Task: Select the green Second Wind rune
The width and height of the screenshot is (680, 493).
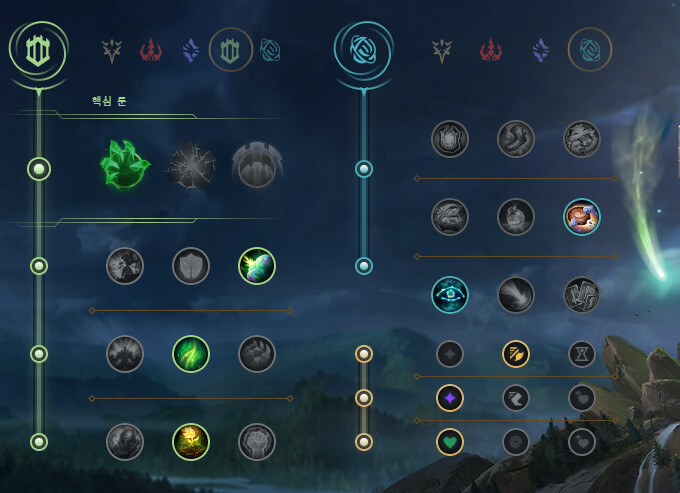Action: pos(191,354)
